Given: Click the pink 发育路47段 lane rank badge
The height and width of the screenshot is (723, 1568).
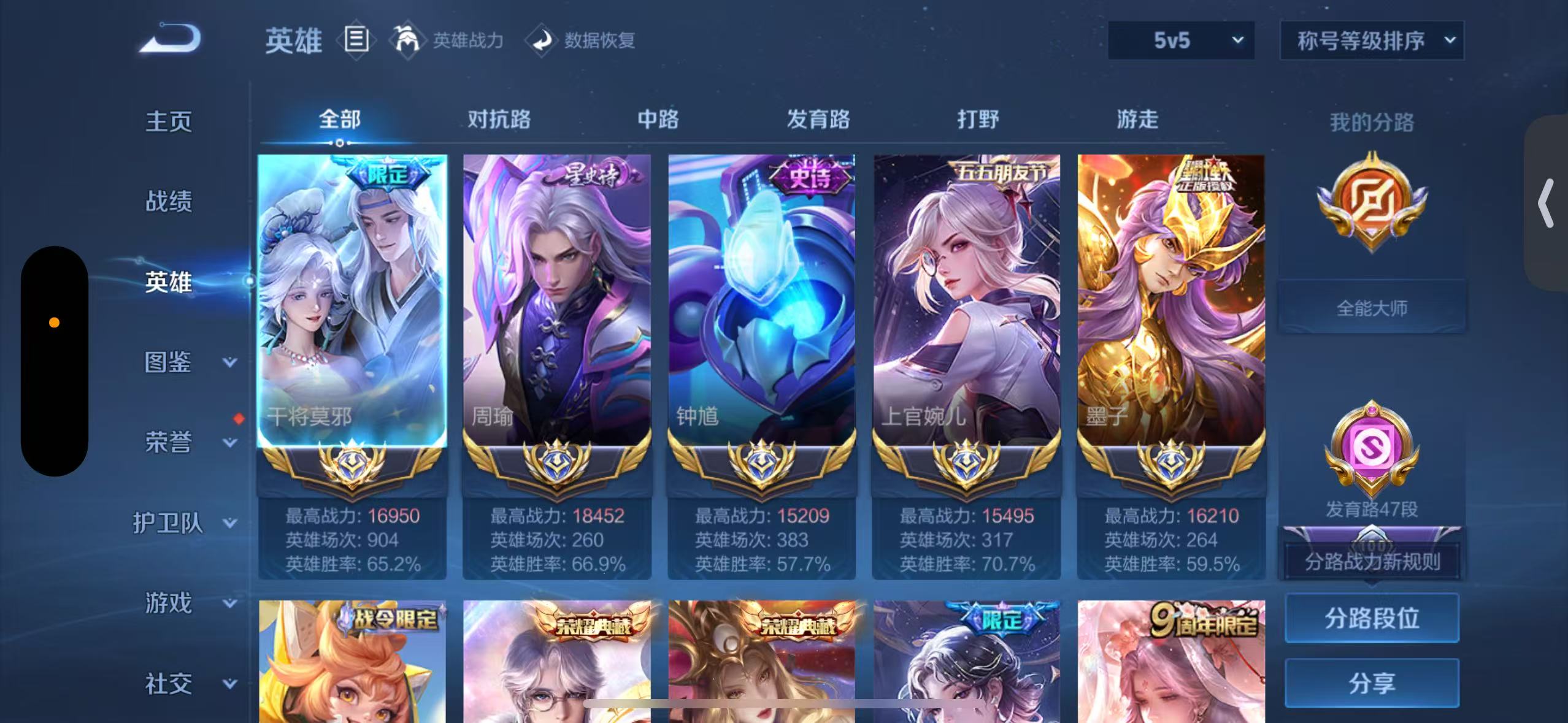Looking at the screenshot, I should pos(1372,448).
